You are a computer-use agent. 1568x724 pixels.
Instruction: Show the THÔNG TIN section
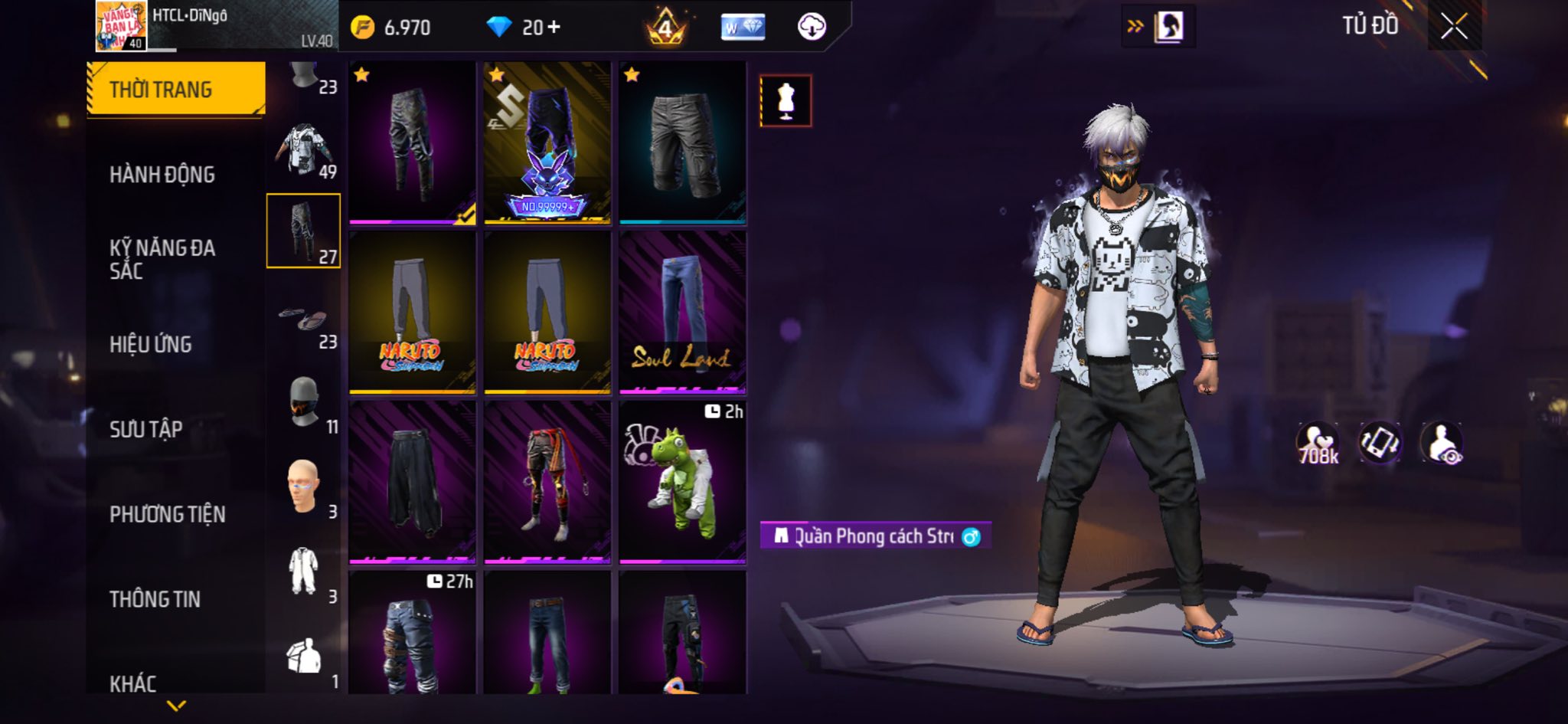pyautogui.click(x=155, y=599)
